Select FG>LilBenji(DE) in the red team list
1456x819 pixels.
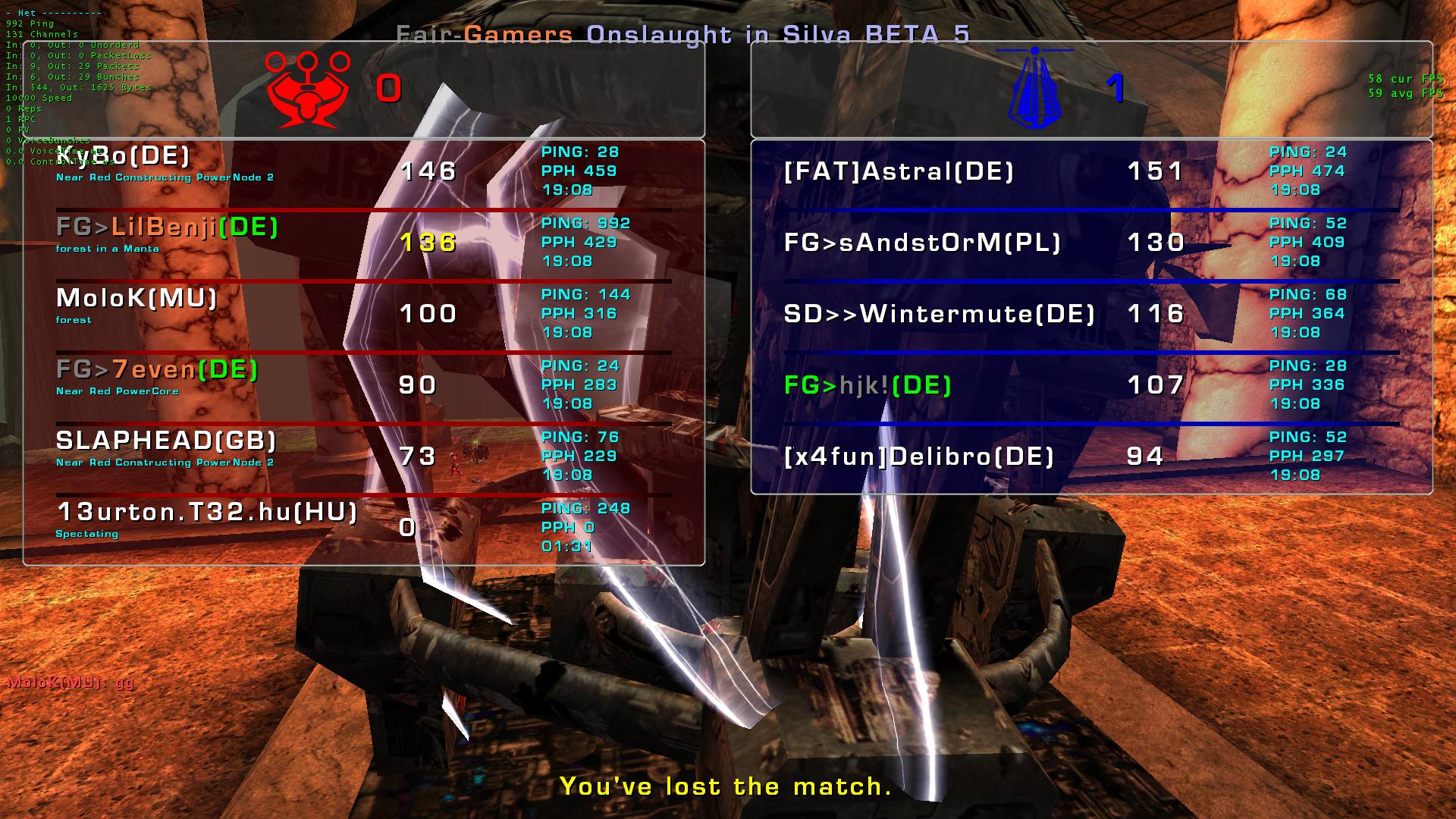click(168, 227)
